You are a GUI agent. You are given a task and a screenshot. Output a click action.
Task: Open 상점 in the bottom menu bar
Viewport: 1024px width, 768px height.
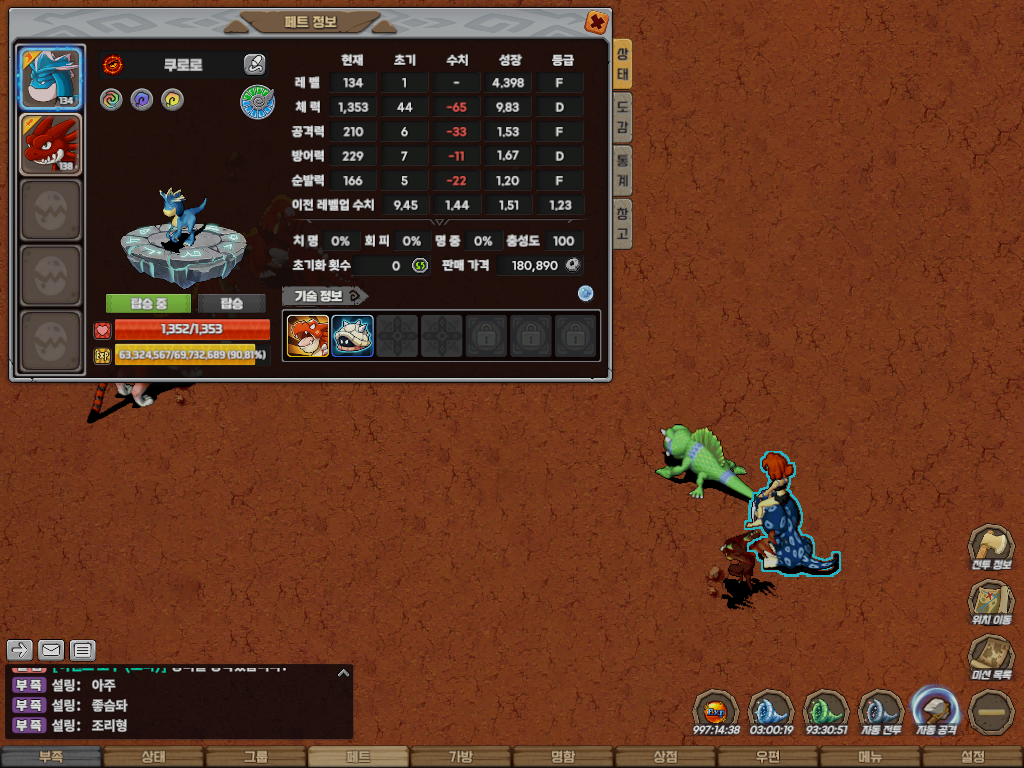(665, 757)
